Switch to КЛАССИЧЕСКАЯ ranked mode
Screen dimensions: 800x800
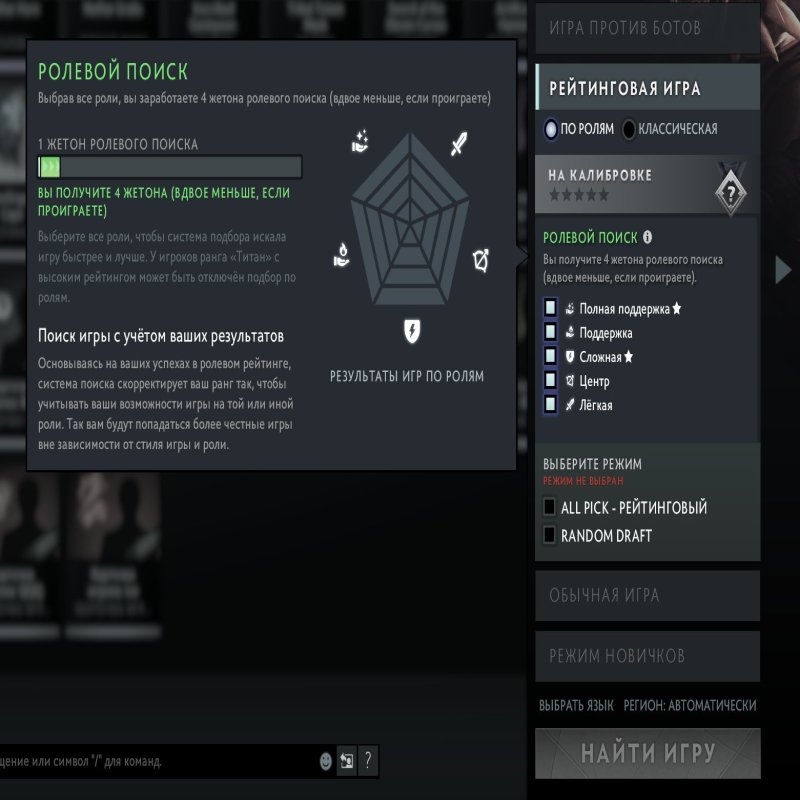click(629, 129)
